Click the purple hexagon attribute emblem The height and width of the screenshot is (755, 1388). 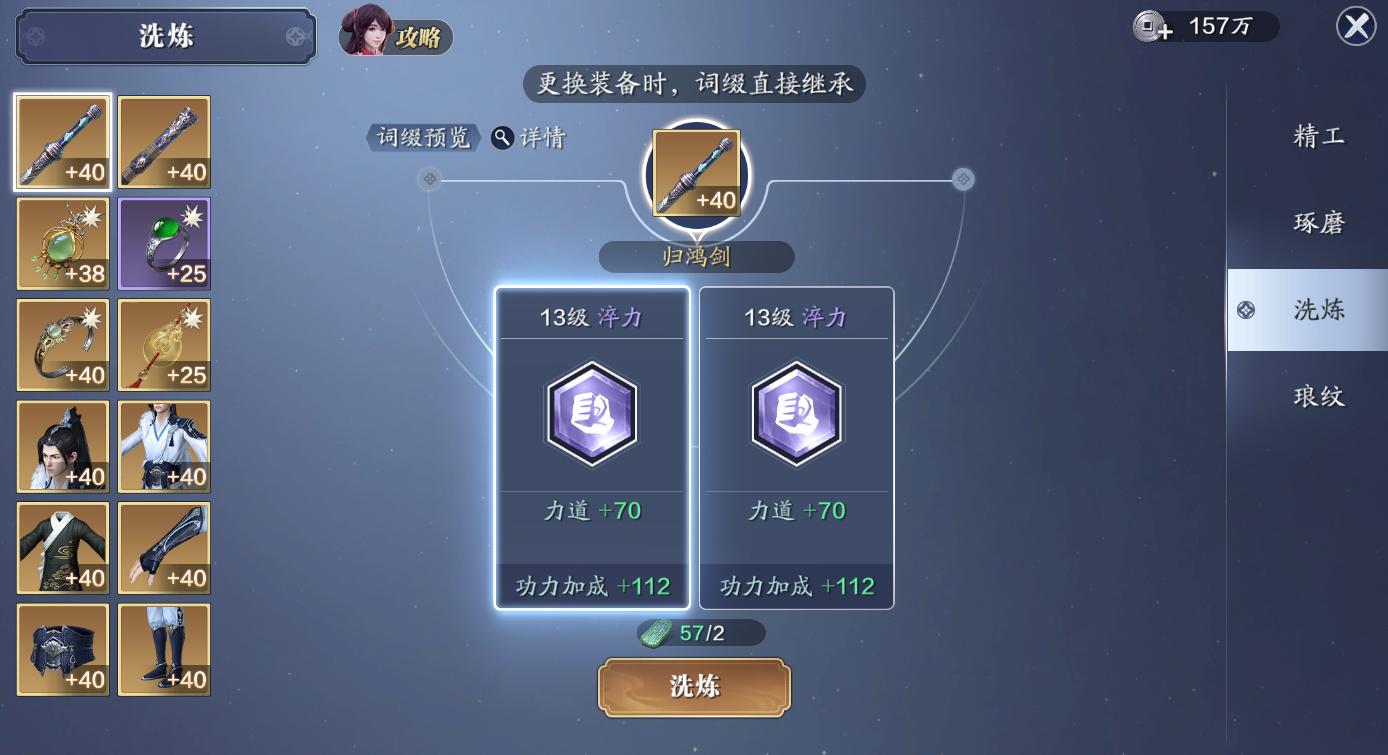(592, 413)
